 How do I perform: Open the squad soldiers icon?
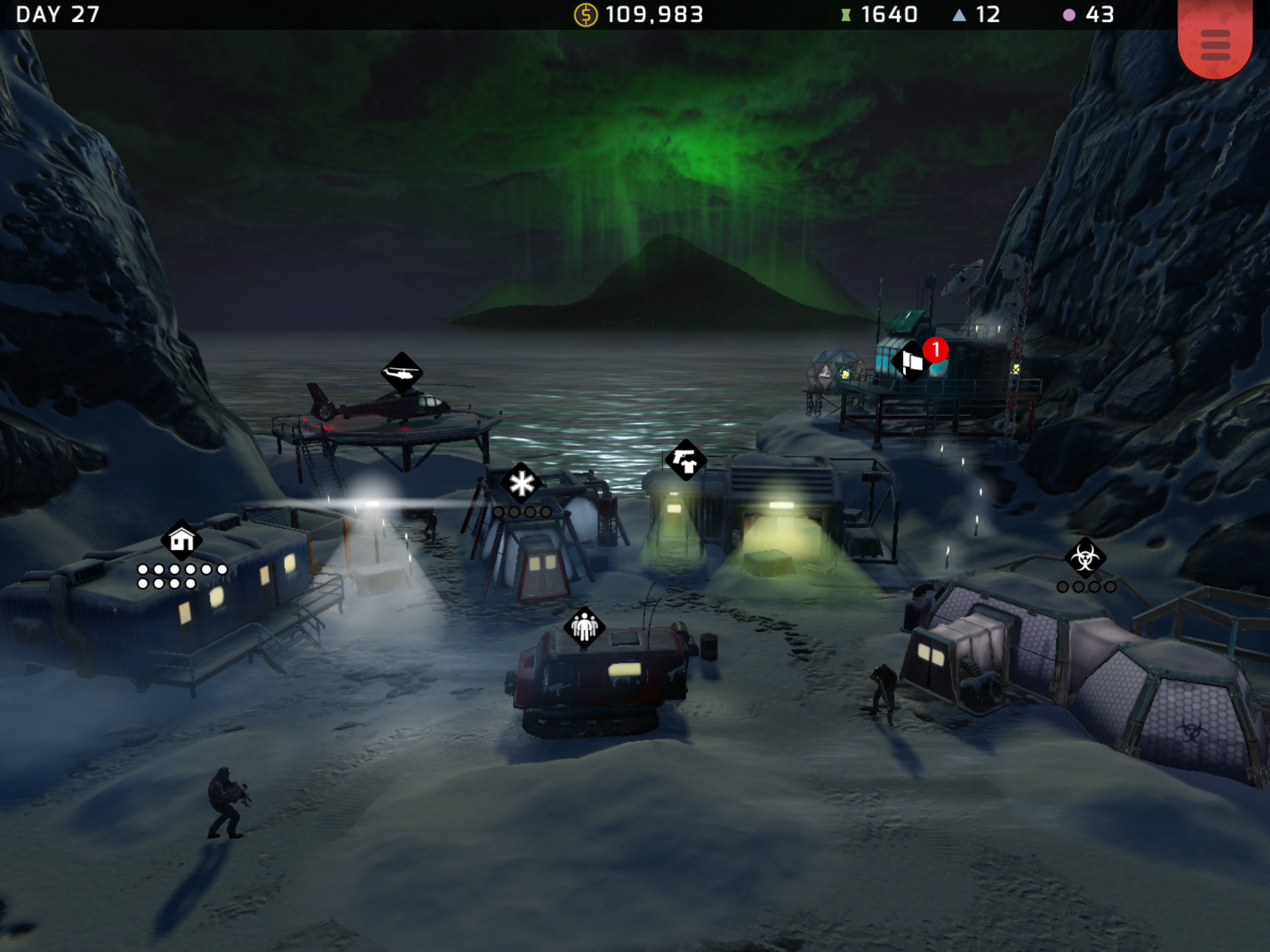(x=584, y=627)
